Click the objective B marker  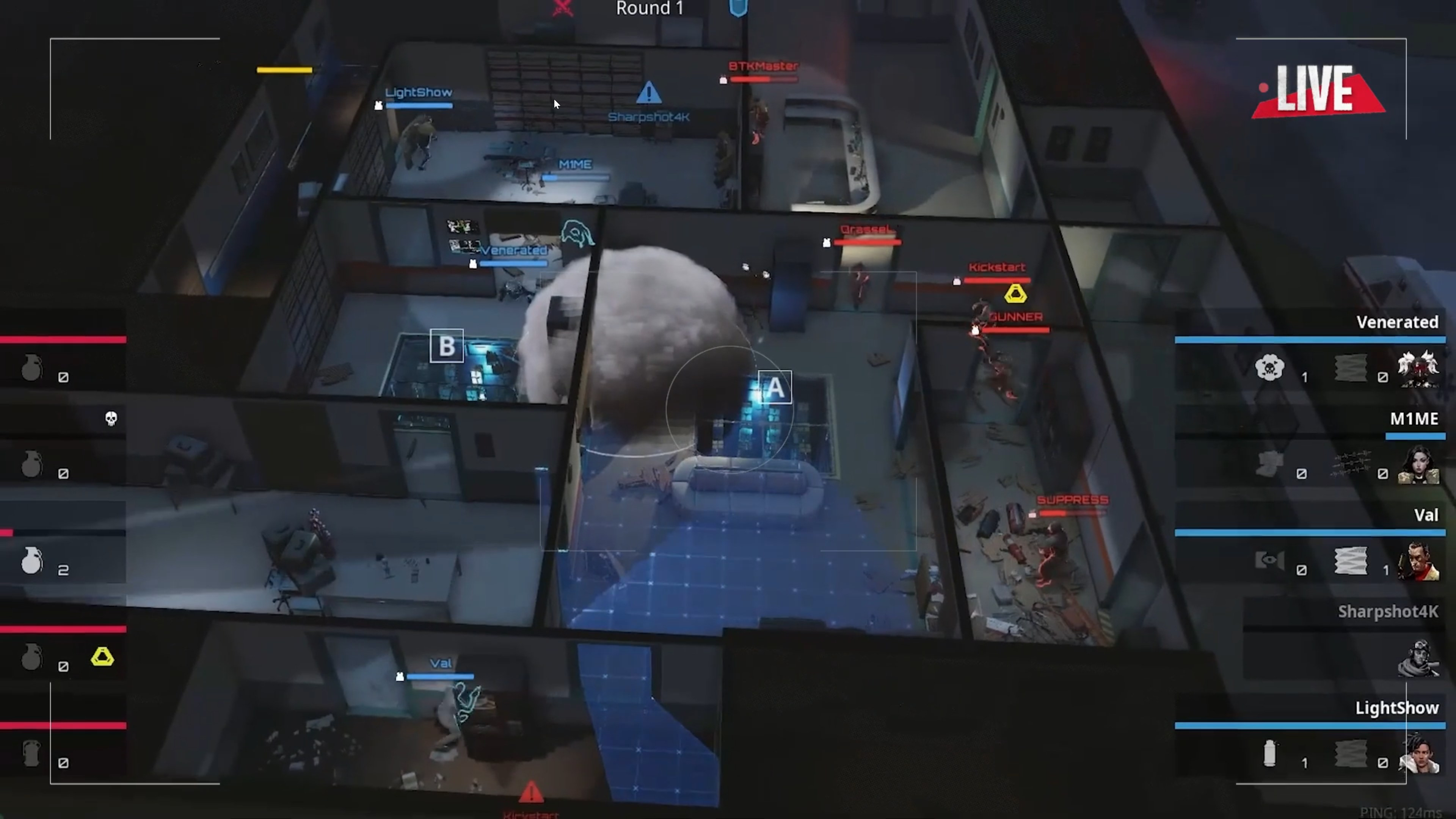click(x=447, y=346)
